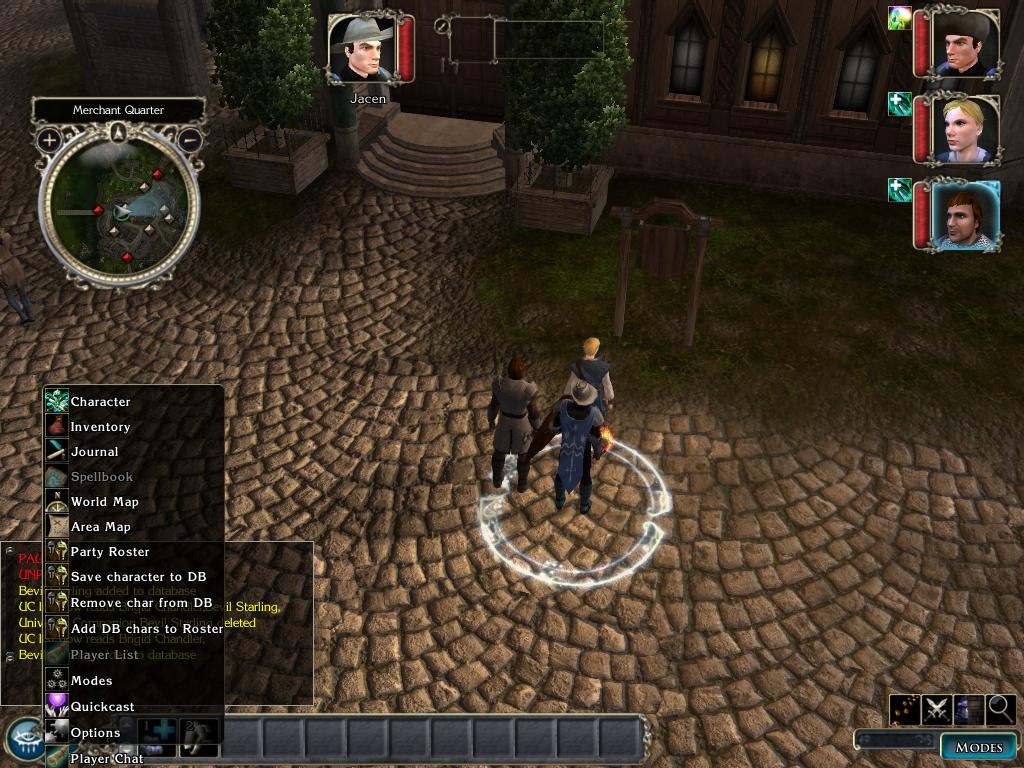Screen dimensions: 1024x768
Task: Toggle the crossed swords combat mode icon
Action: pos(936,709)
